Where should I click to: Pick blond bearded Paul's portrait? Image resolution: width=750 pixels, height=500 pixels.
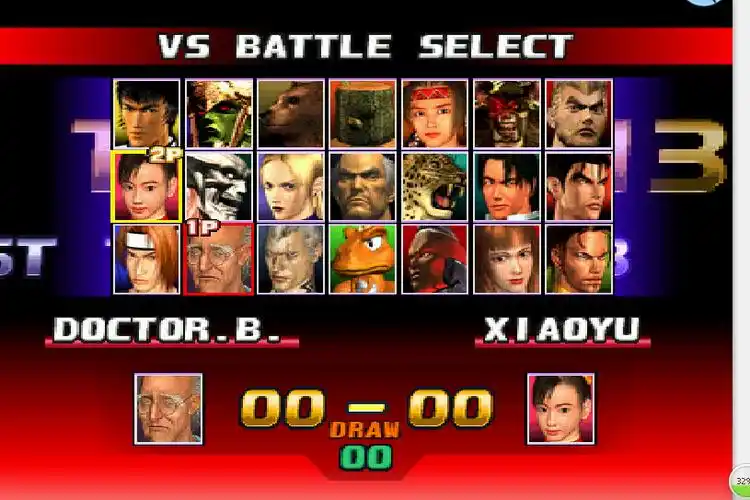[579, 114]
